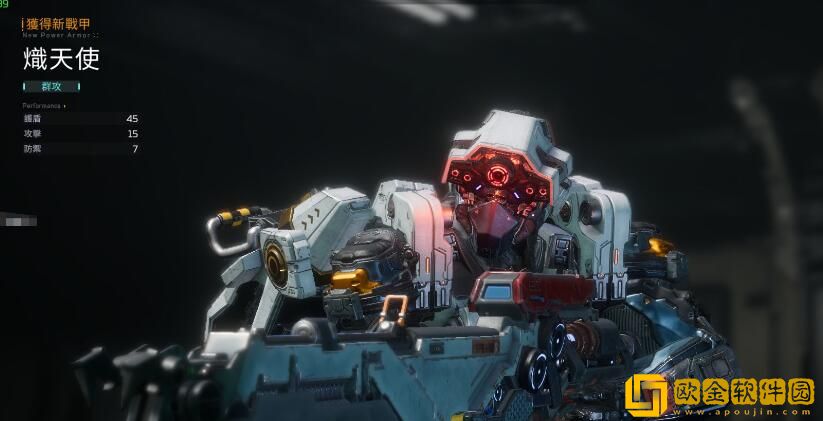The height and width of the screenshot is (421, 823).
Task: Expand the Performance stats header
Action: [44, 105]
